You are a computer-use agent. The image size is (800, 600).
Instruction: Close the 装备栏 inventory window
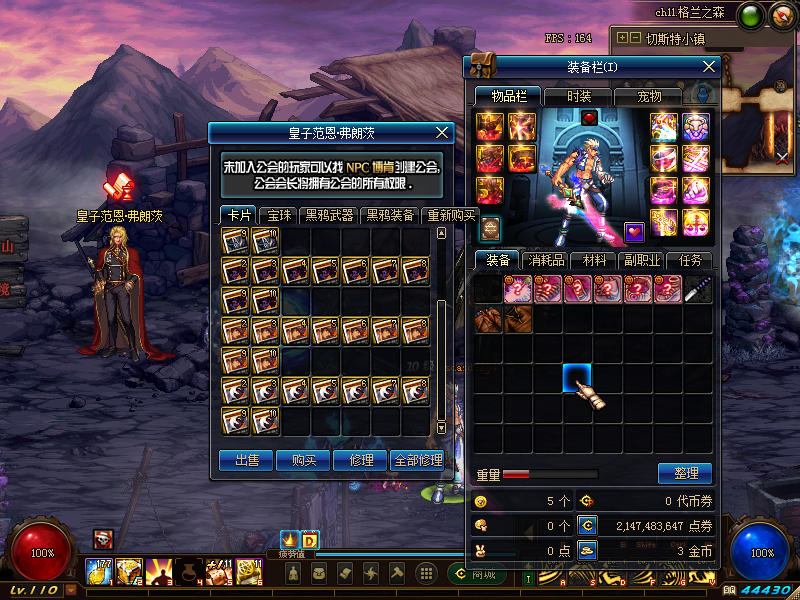[709, 66]
